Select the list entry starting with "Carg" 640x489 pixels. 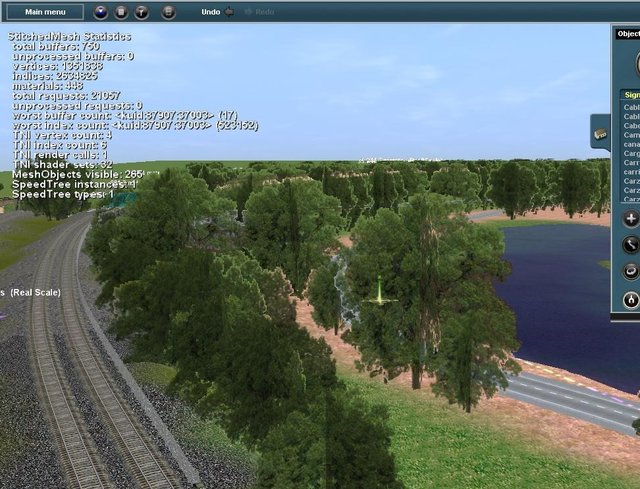[x=632, y=153]
